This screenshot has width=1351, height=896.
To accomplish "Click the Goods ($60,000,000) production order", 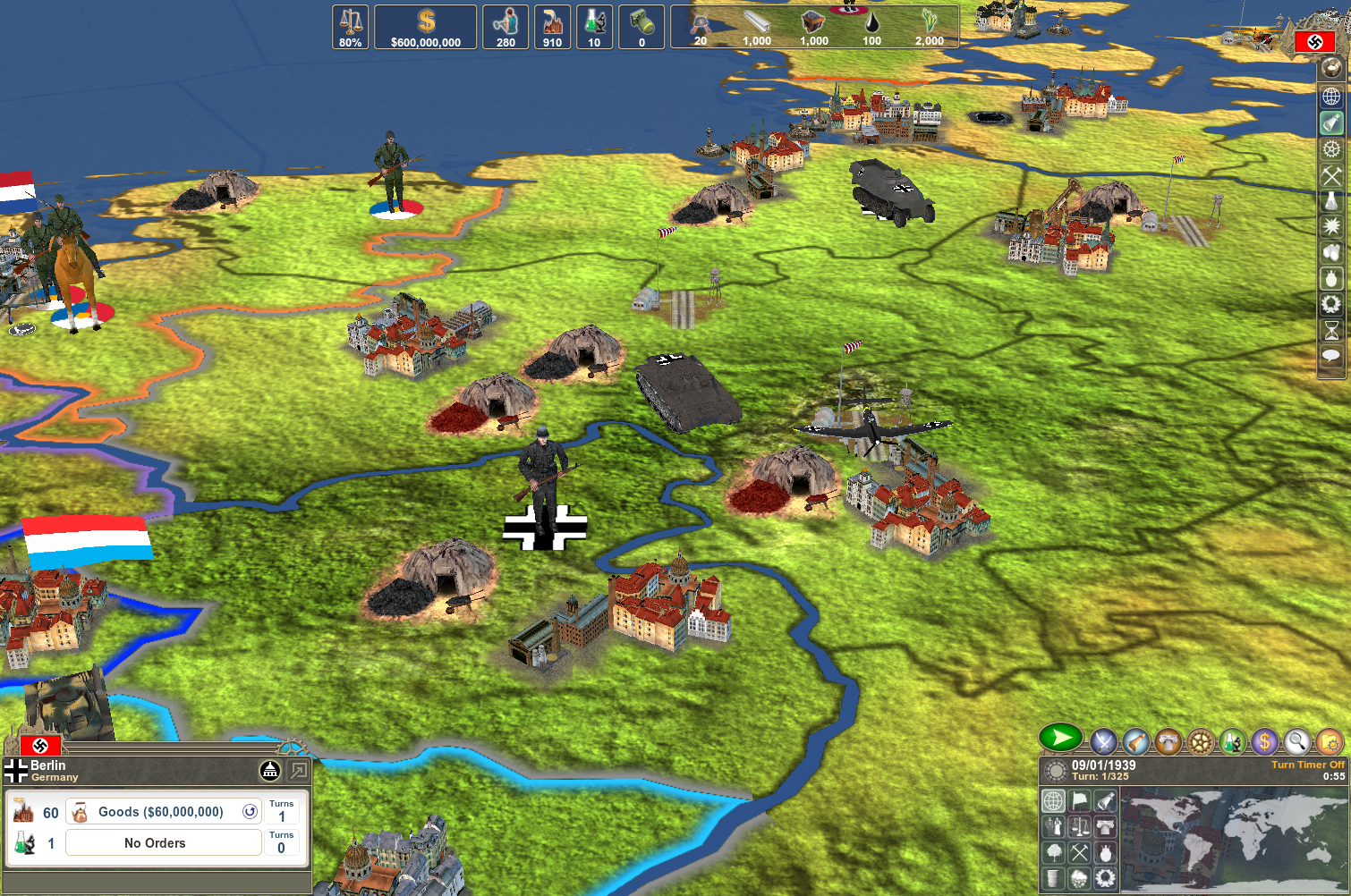I will pos(163,812).
